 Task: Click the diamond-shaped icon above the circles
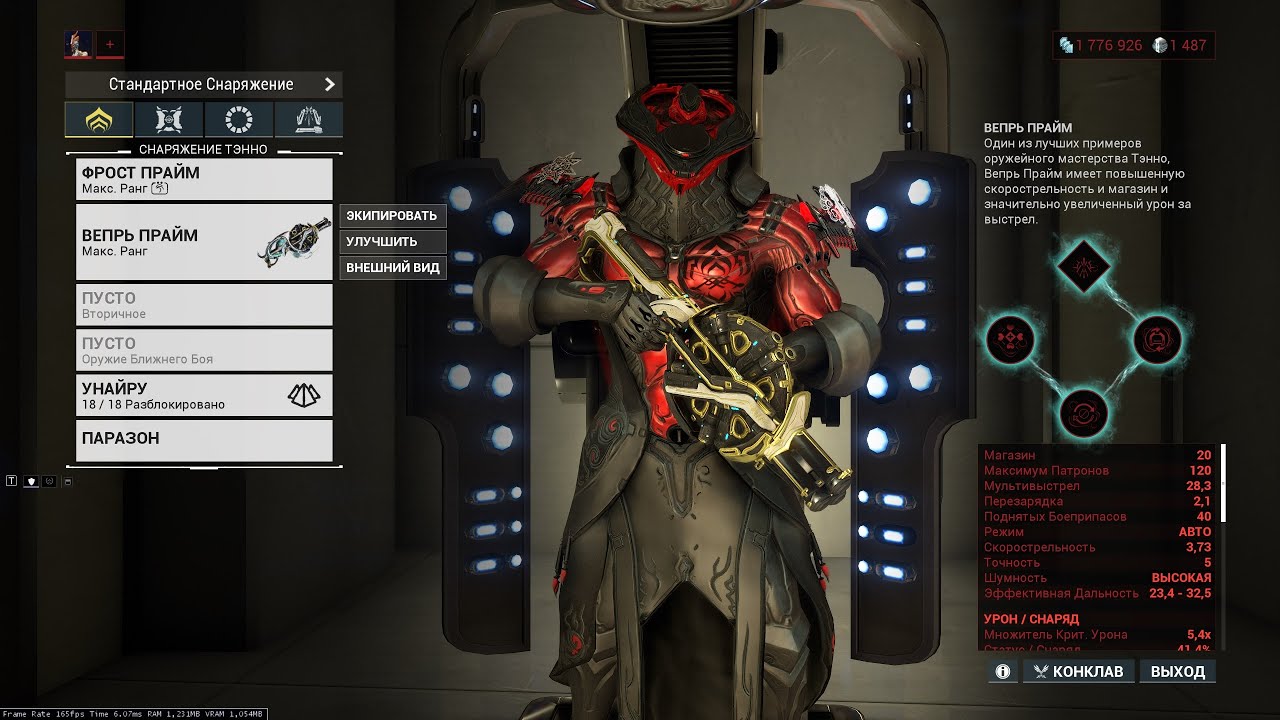(x=1085, y=265)
